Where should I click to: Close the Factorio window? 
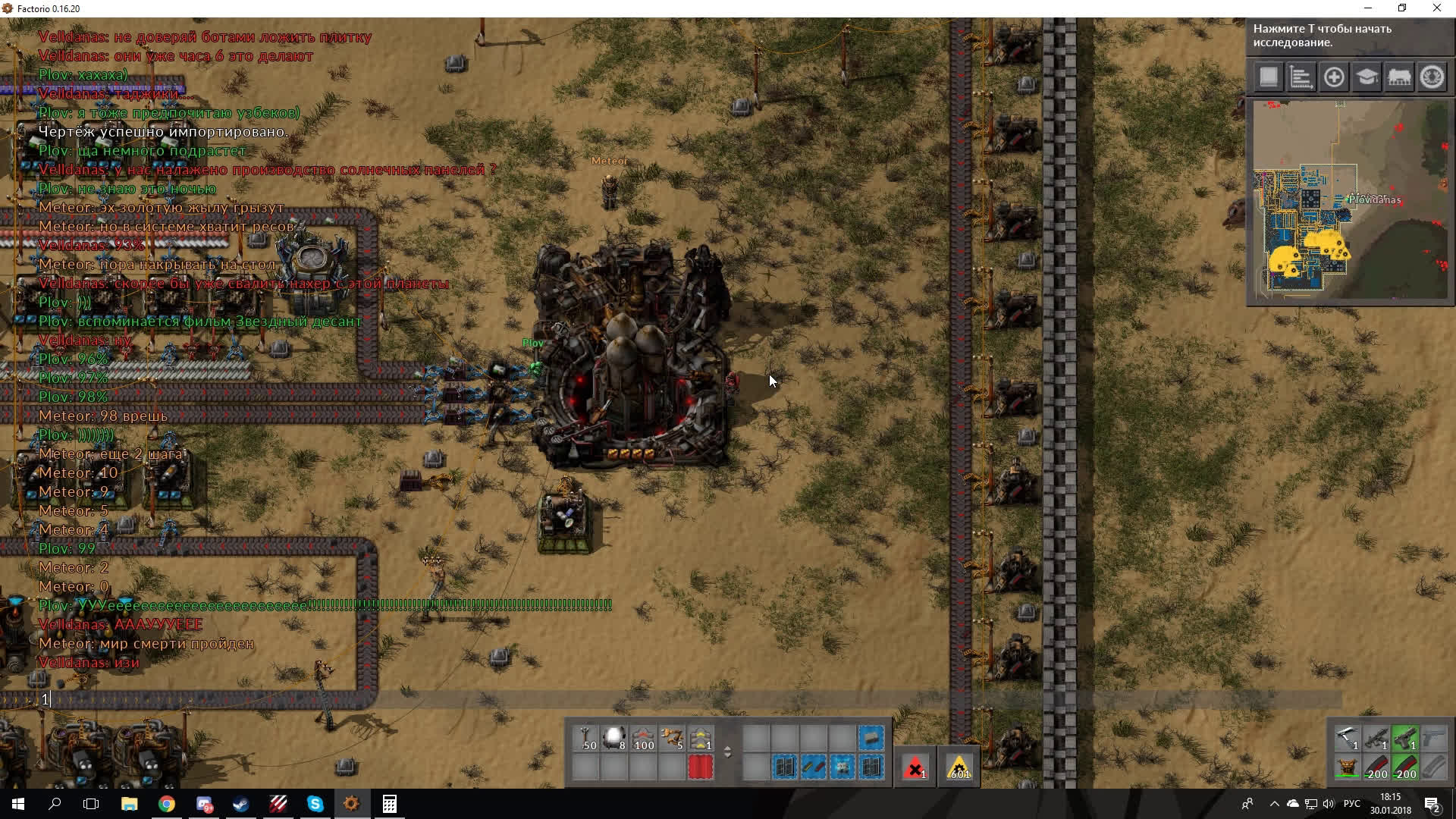pyautogui.click(x=1437, y=8)
